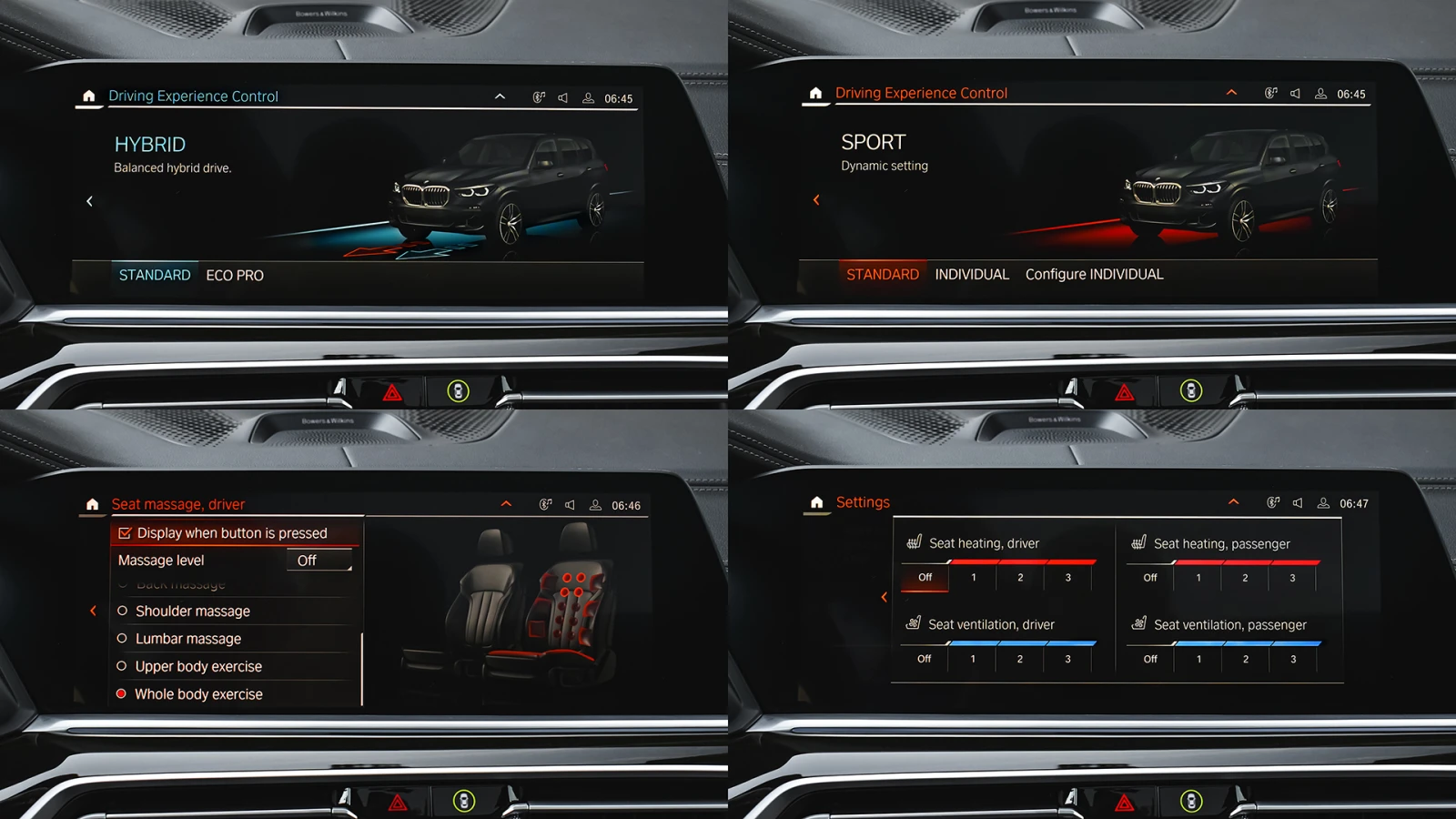The height and width of the screenshot is (819, 1456).
Task: Turn passenger seat ventilation Off
Action: click(x=1150, y=659)
